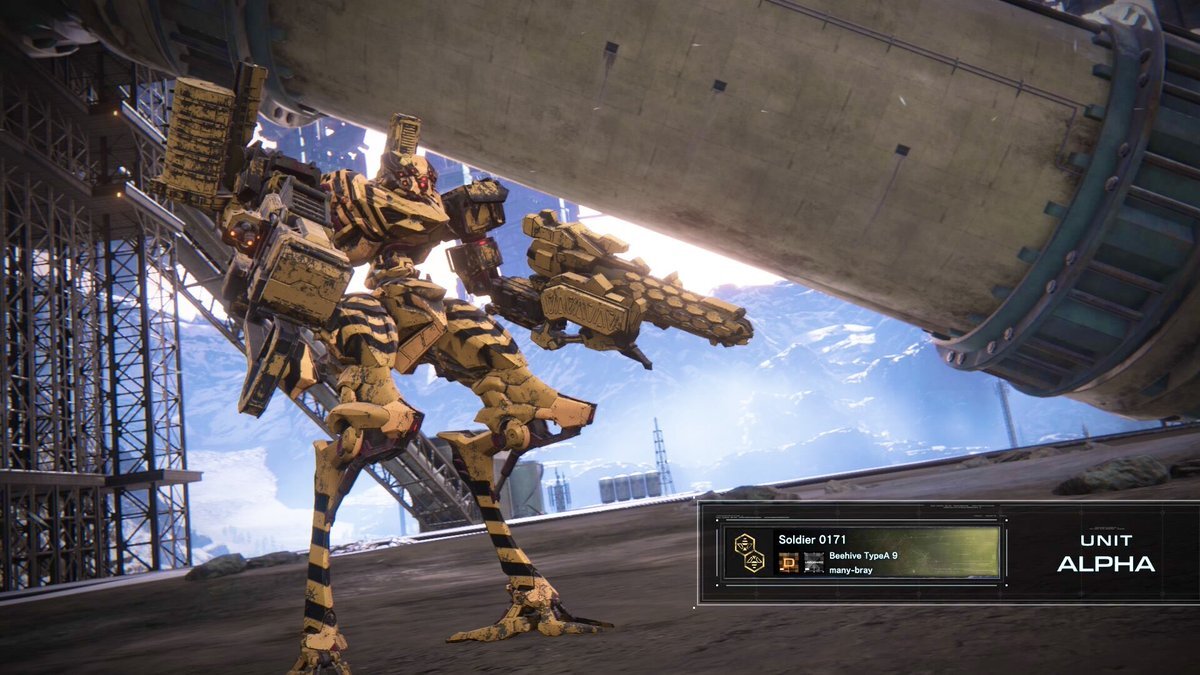Click the grey badge beside the D rank
Screen dimensions: 1200x675
click(813, 562)
